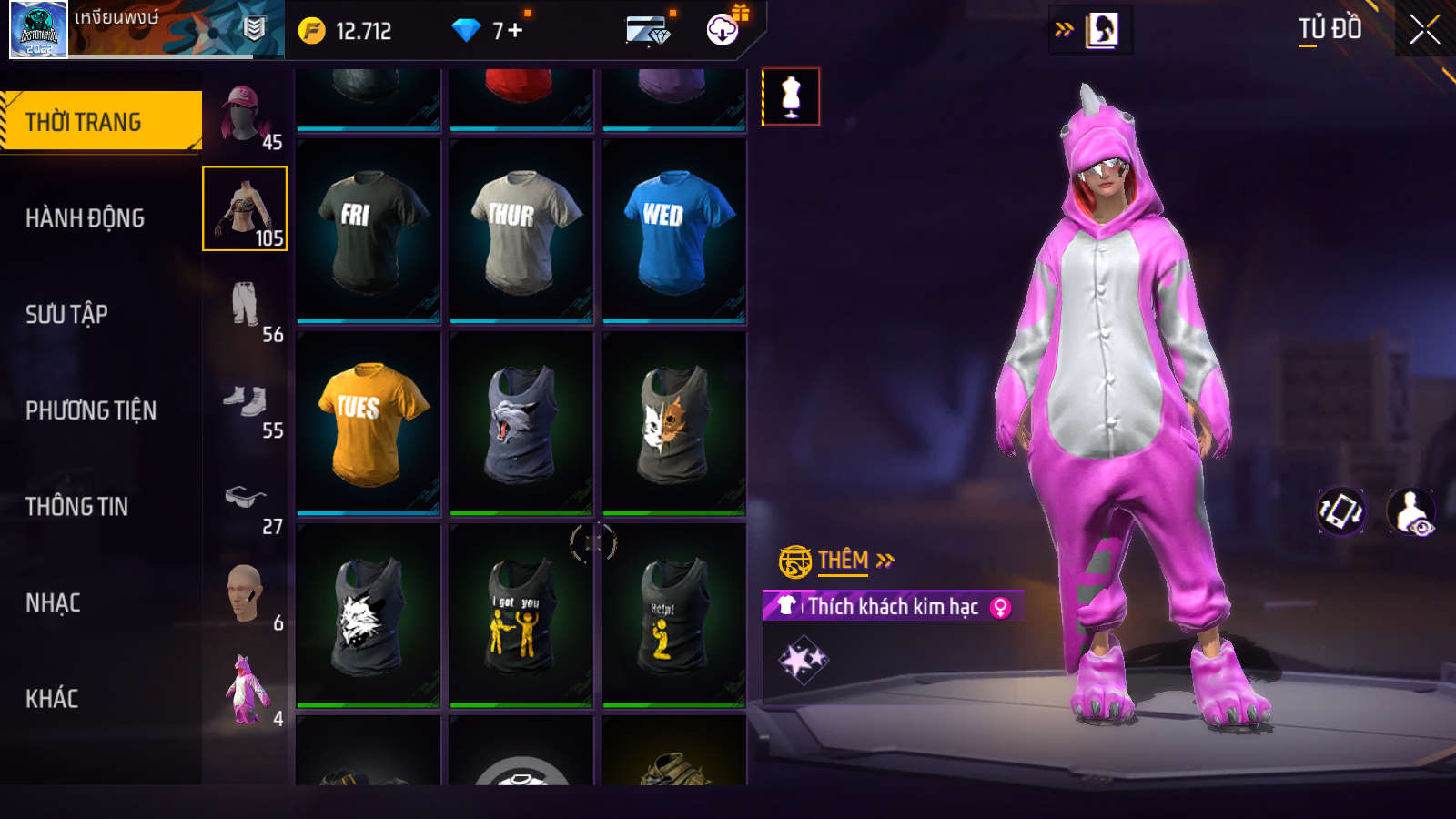Image resolution: width=1456 pixels, height=819 pixels.
Task: Equip the black FRI t-shirt
Action: pos(369,231)
